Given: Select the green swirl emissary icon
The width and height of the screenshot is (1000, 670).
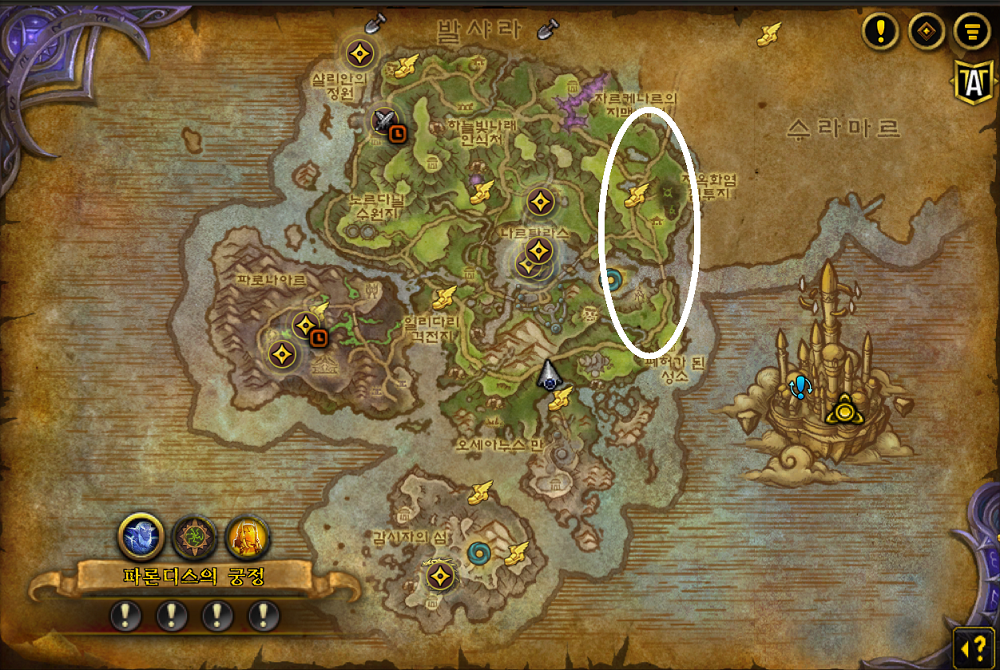Looking at the screenshot, I should (192, 536).
